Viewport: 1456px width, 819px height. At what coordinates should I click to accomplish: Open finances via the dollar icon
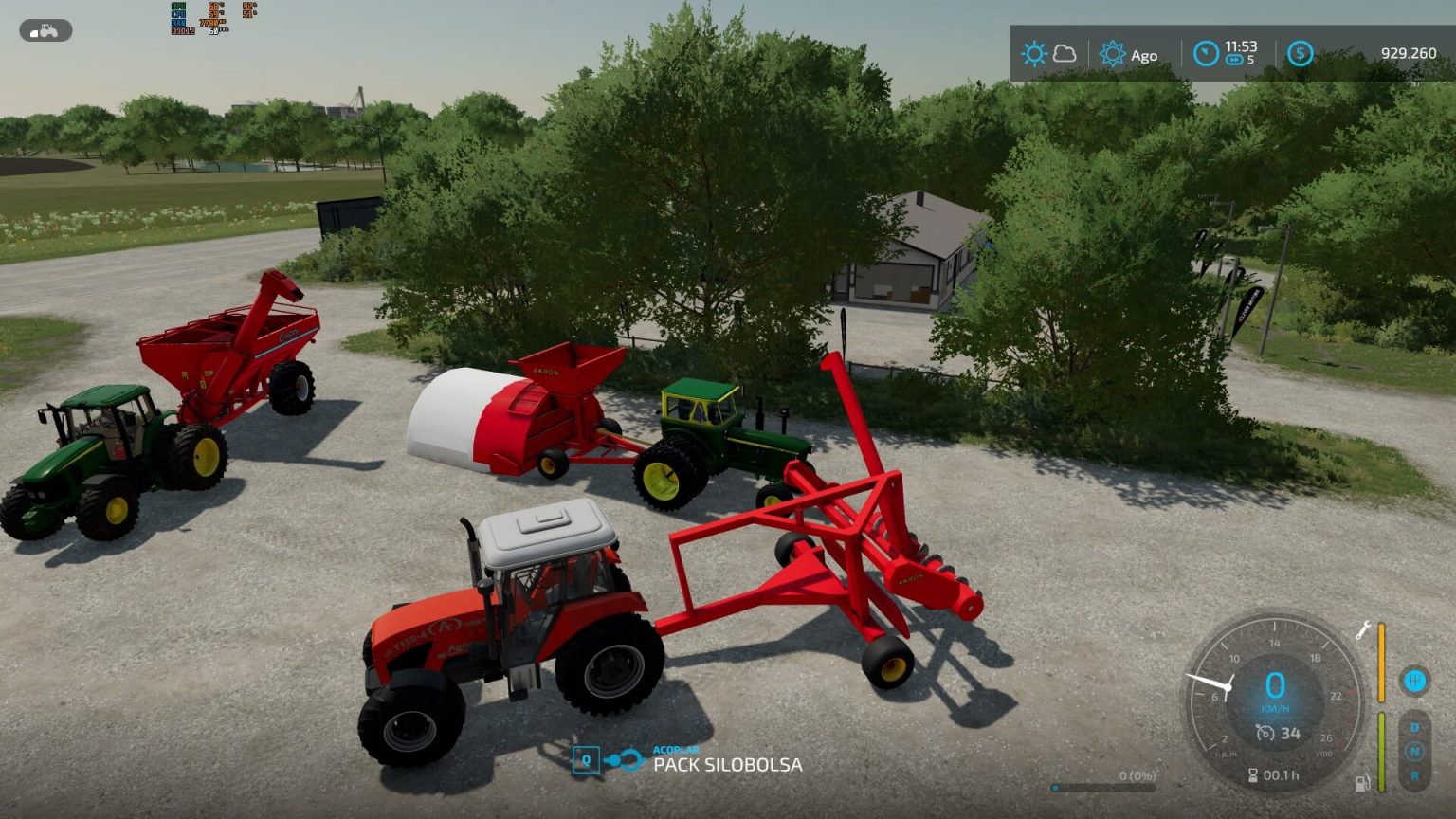click(1301, 54)
